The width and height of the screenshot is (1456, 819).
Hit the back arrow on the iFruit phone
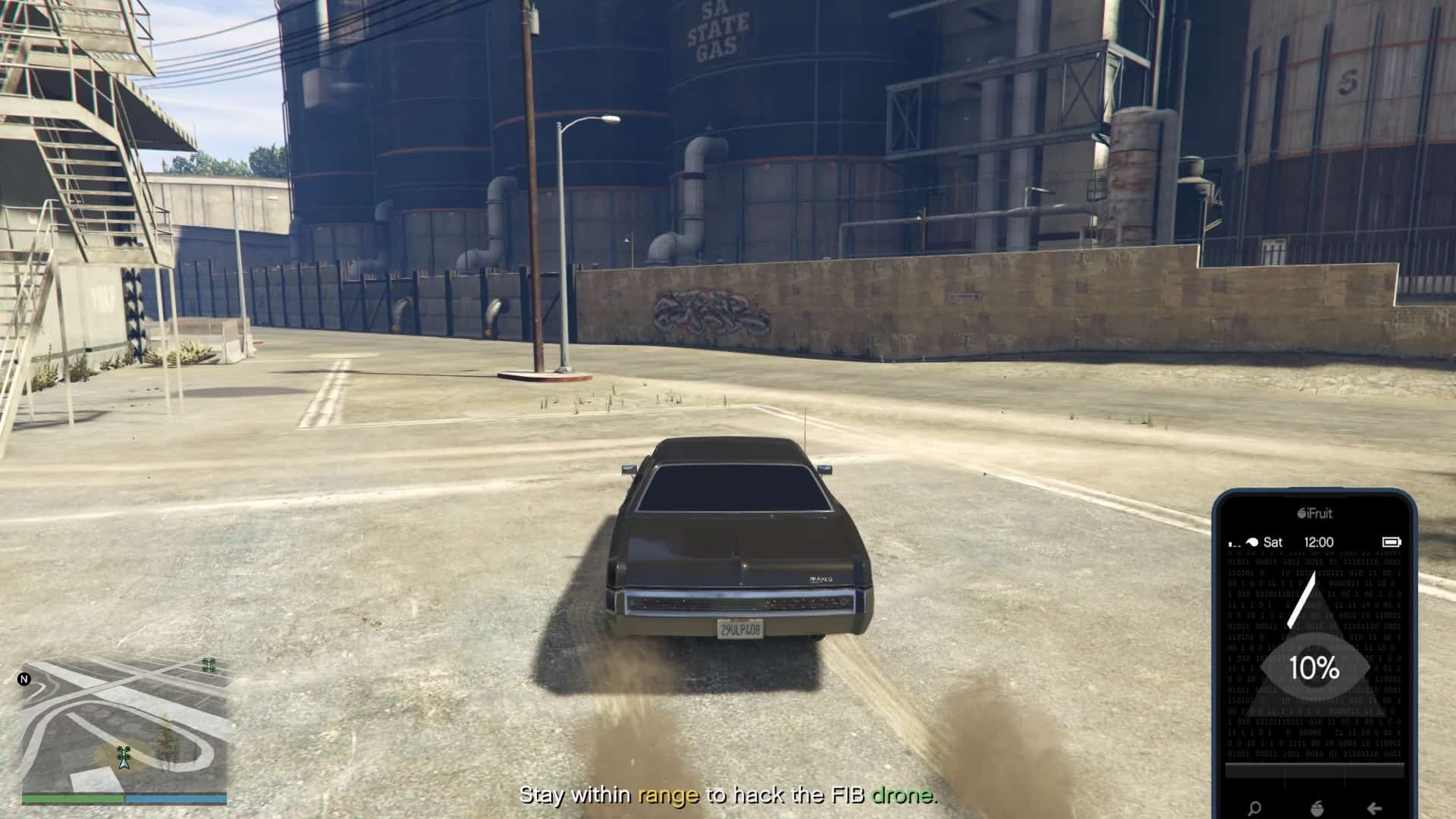(1374, 808)
